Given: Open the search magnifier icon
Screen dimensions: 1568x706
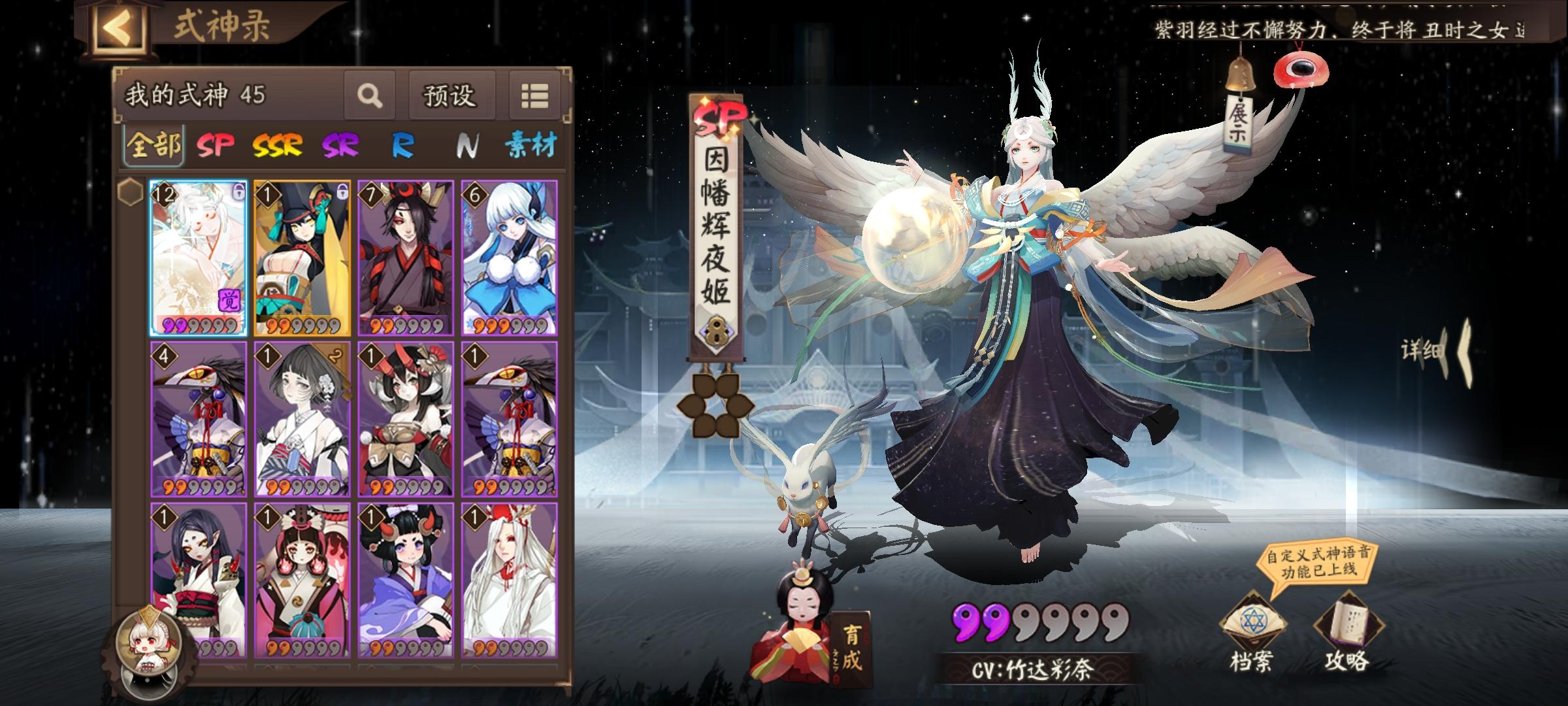Looking at the screenshot, I should point(370,96).
